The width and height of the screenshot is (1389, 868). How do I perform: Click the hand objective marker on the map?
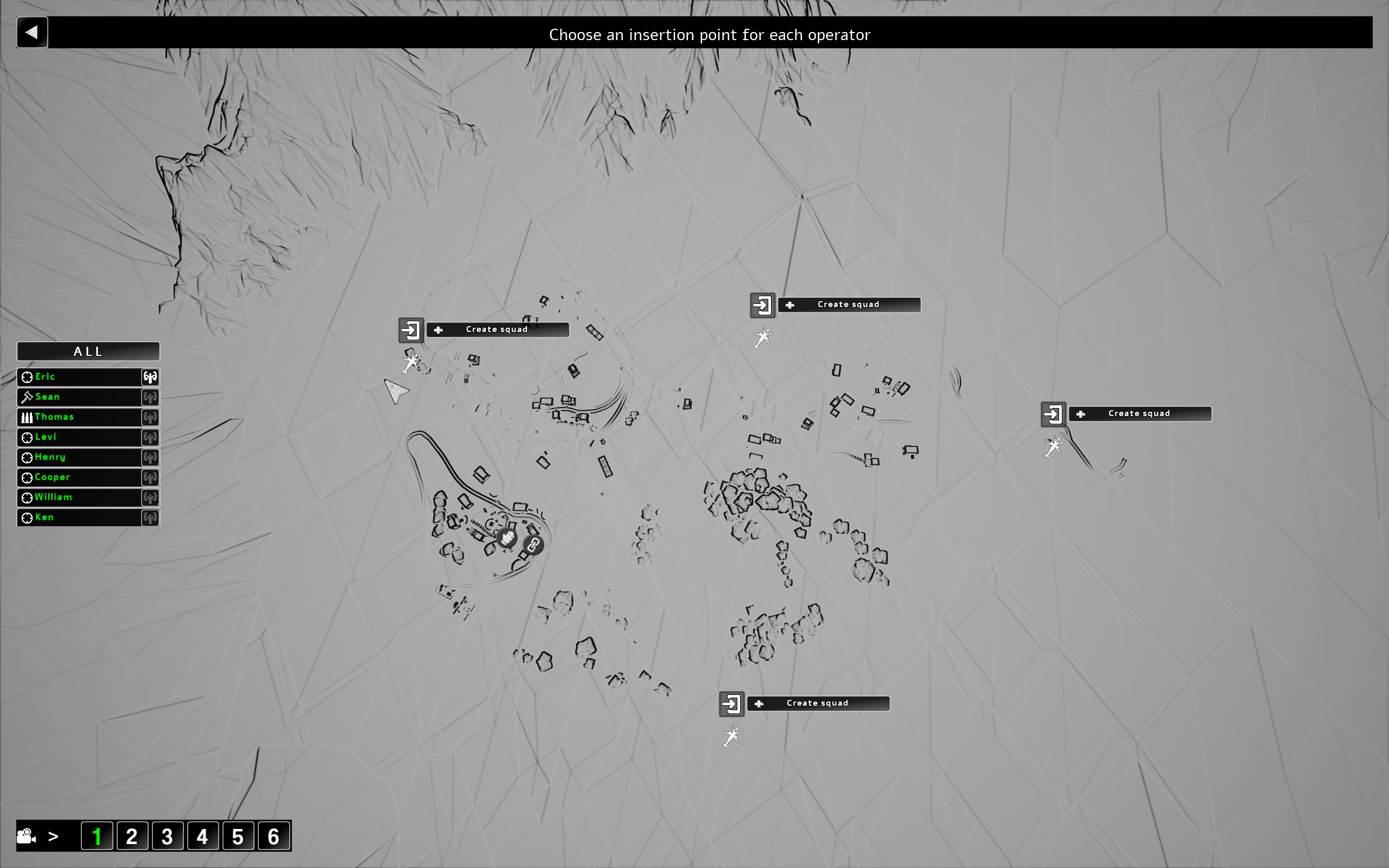pyautogui.click(x=507, y=538)
